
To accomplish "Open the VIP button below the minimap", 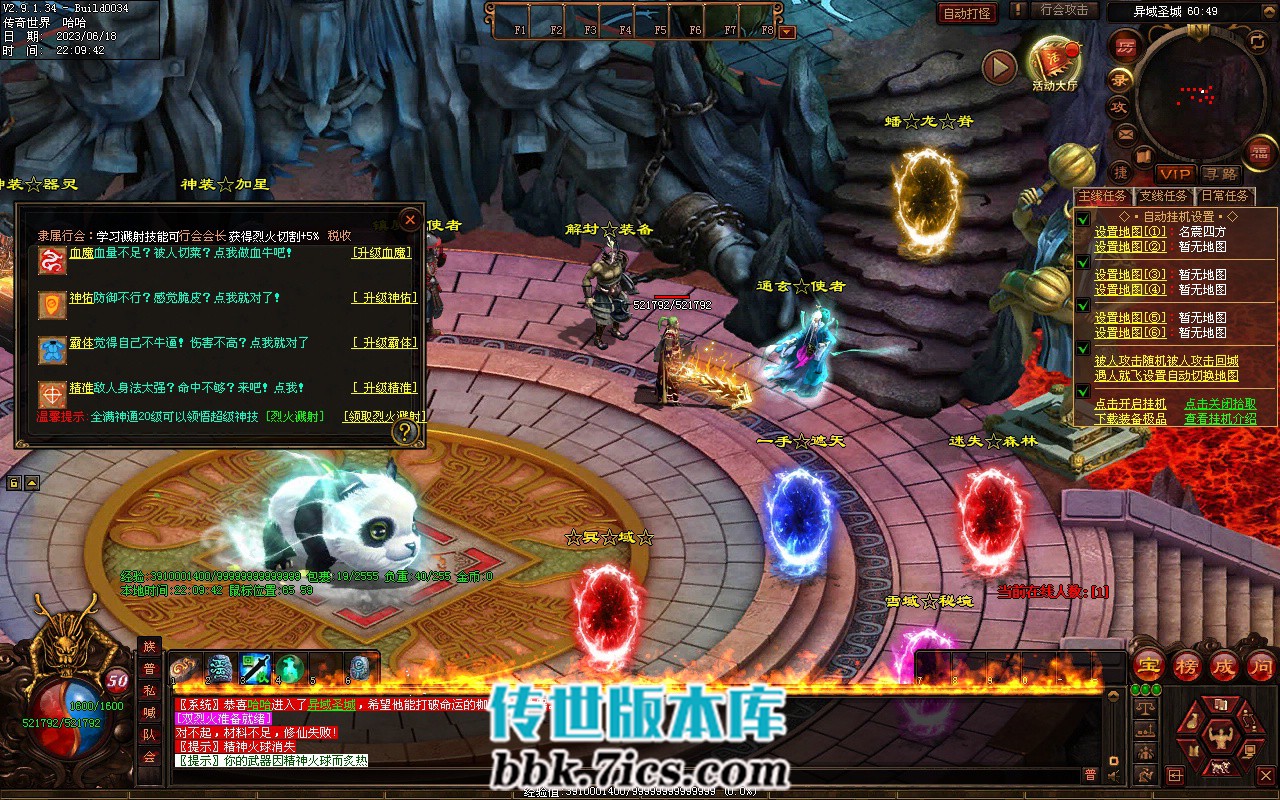I will click(1176, 174).
